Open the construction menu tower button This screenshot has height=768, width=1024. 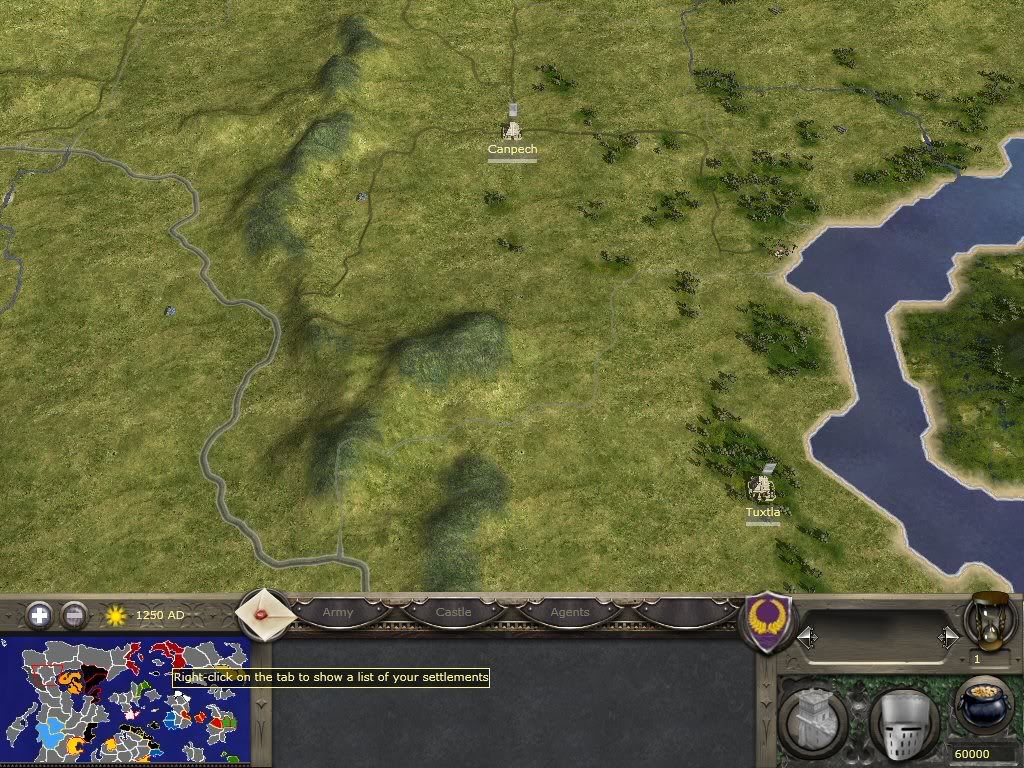coord(811,718)
